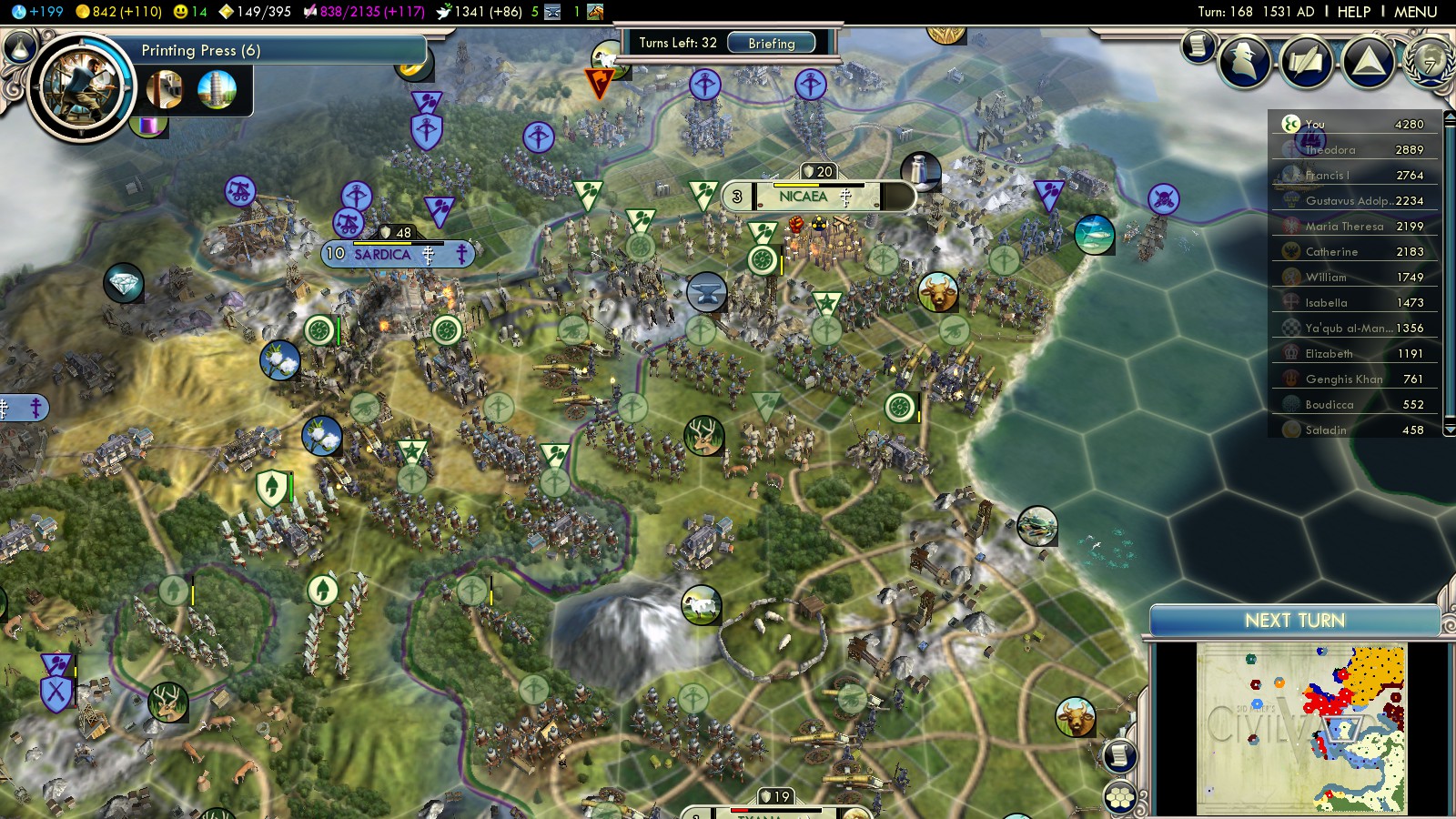Open the tech tree flask button
1456x819 pixels.
pyautogui.click(x=19, y=45)
